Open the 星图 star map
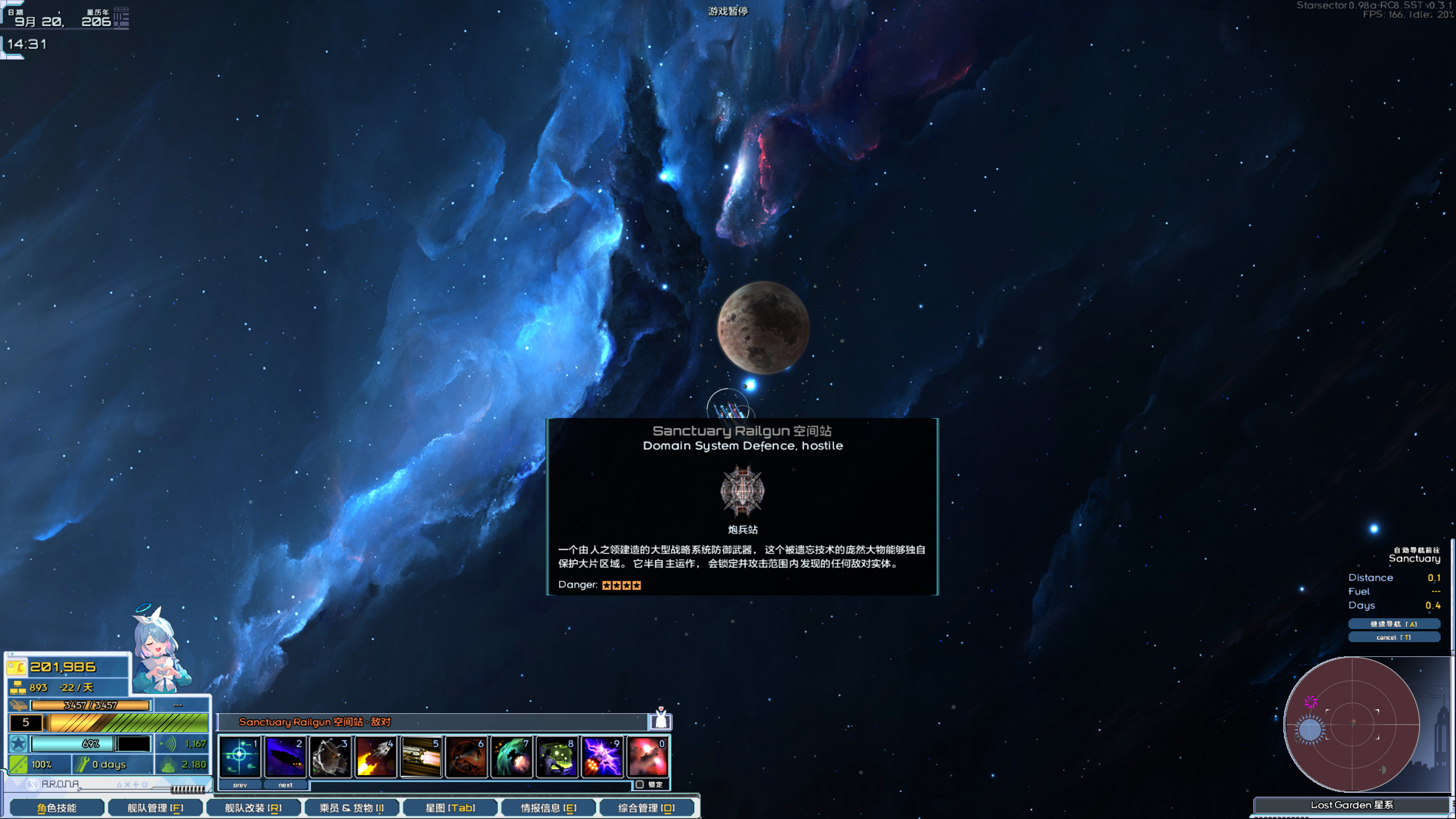This screenshot has width=1456, height=819. [x=450, y=808]
